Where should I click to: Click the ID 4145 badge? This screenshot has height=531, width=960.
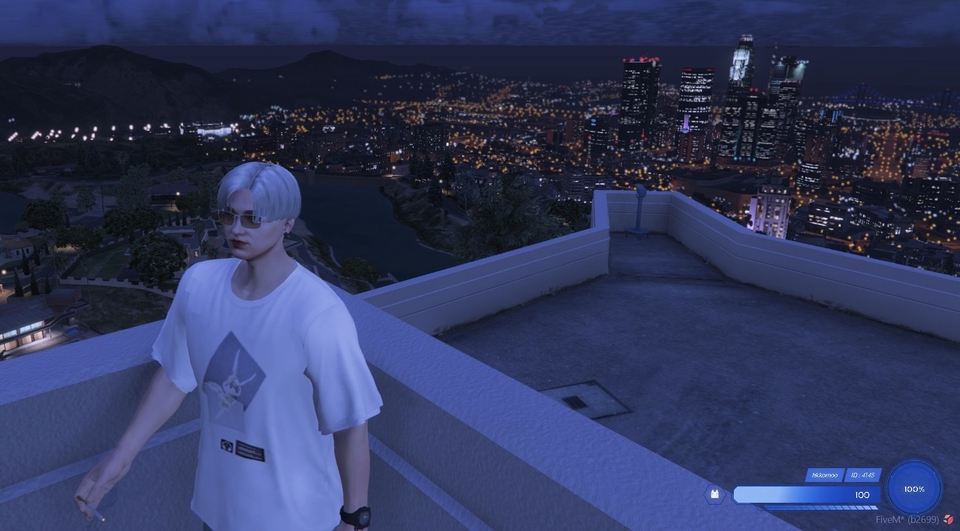862,475
